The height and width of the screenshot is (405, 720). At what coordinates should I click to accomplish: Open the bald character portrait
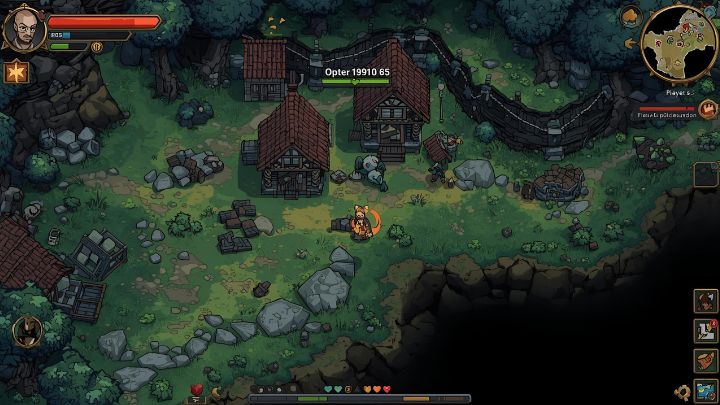[23, 29]
